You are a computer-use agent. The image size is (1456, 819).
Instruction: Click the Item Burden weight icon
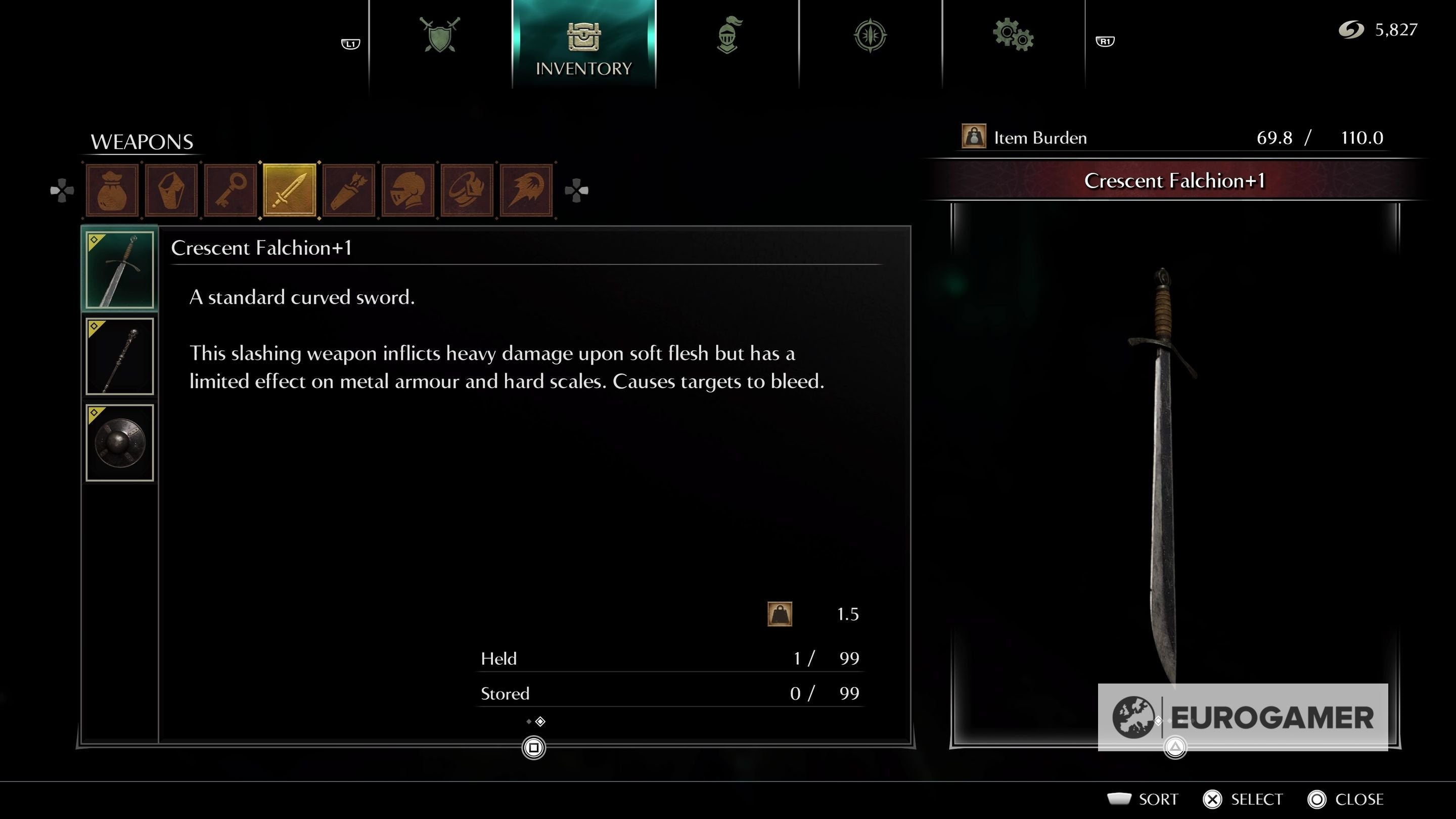973,138
